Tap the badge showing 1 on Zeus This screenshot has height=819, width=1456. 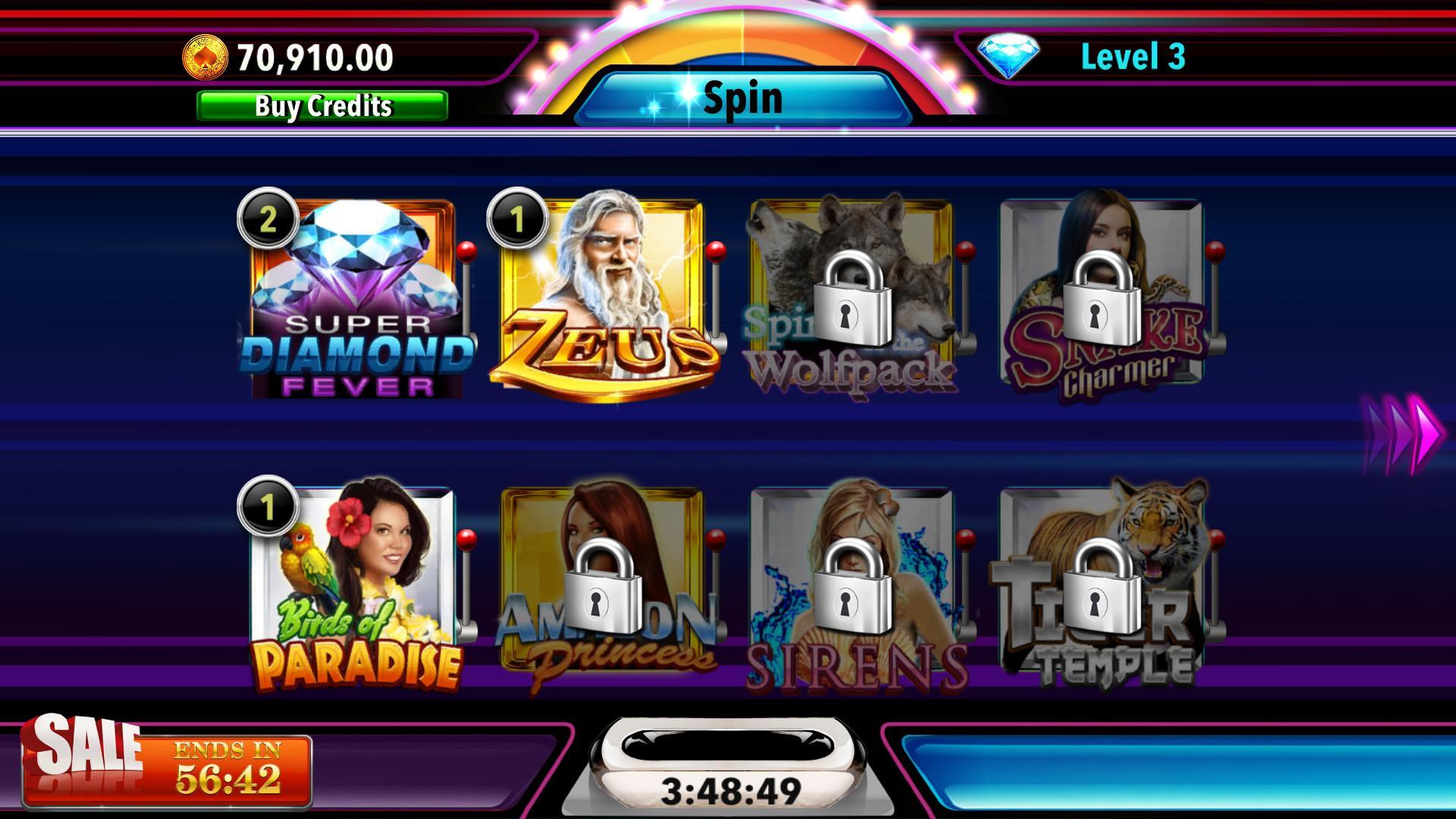pos(519,220)
